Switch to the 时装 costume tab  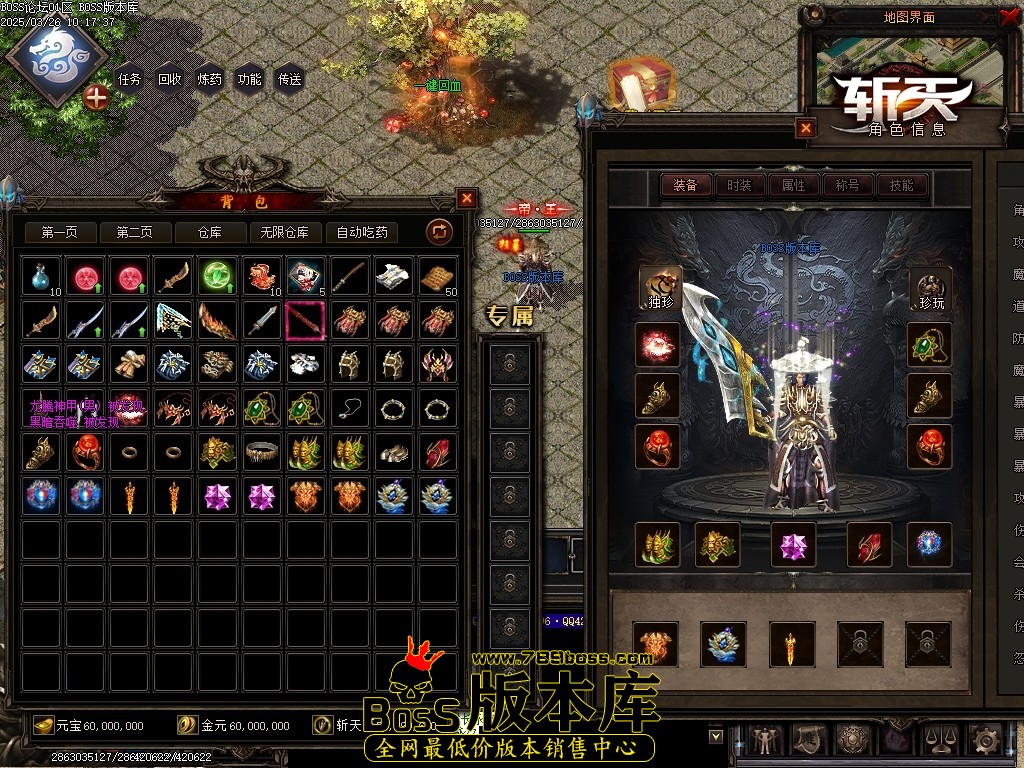tap(739, 185)
